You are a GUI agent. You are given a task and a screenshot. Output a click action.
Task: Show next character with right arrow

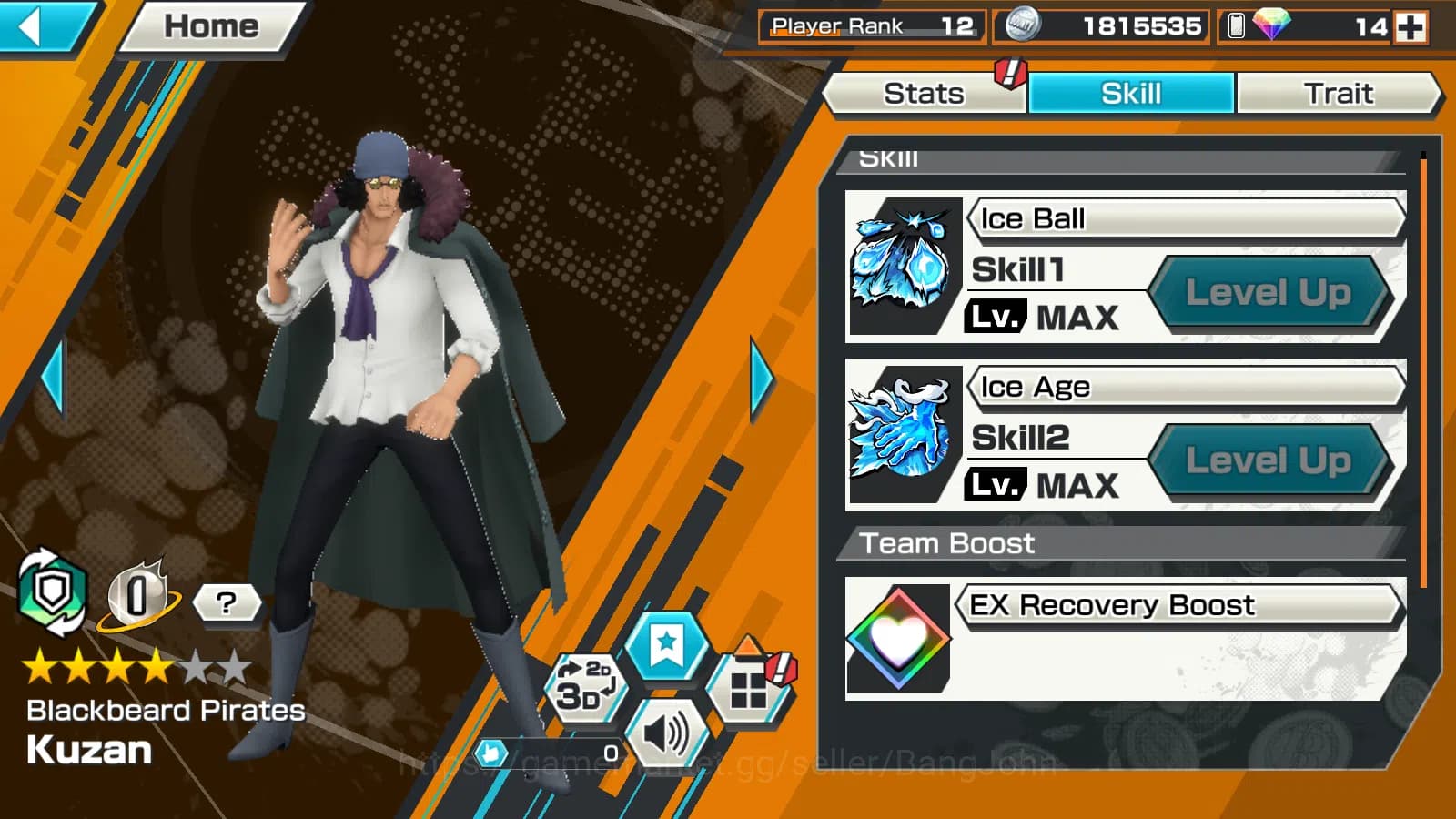762,378
